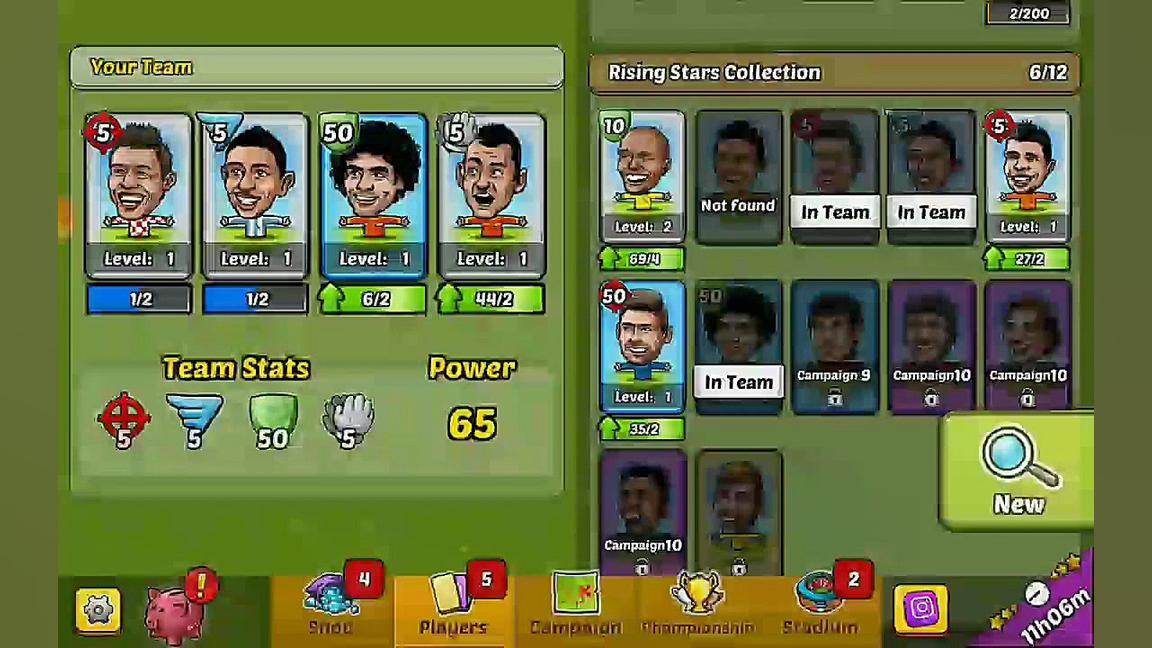Open the Stadium tab
Image resolution: width=1152 pixels, height=648 pixels.
click(820, 606)
